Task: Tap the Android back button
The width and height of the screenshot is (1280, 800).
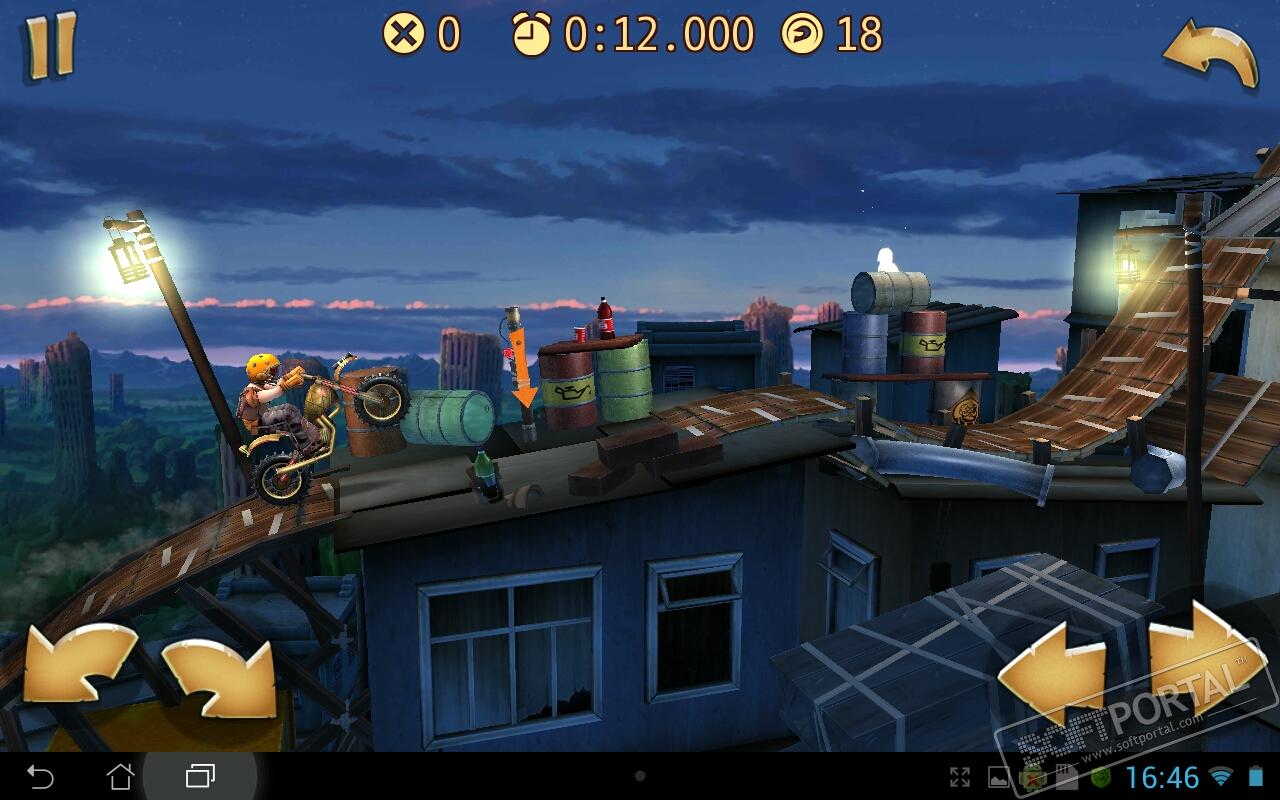Action: coord(40,776)
